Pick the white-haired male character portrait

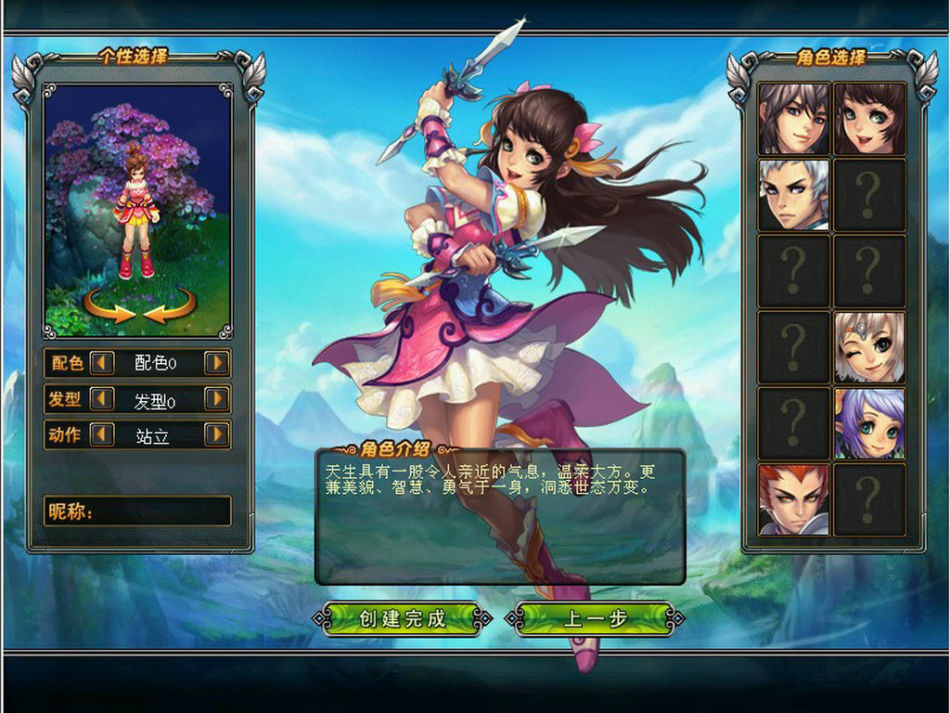(x=794, y=194)
